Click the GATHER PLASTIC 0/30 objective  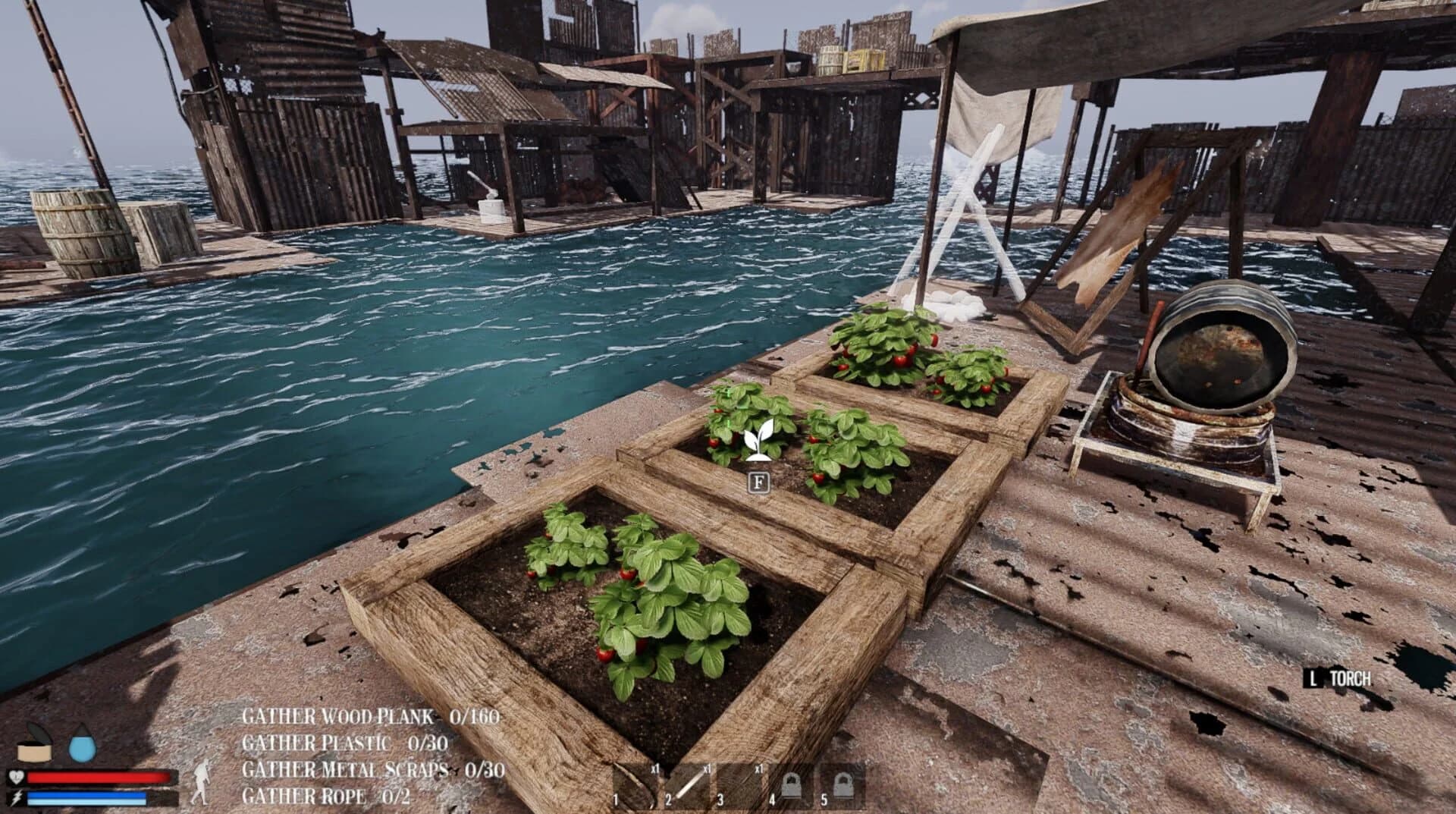tap(345, 743)
